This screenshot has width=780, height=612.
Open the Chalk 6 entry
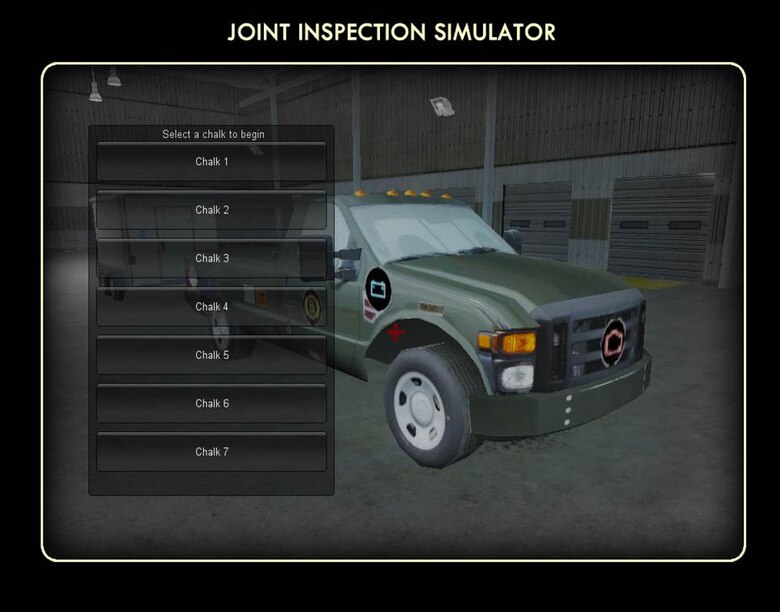211,403
